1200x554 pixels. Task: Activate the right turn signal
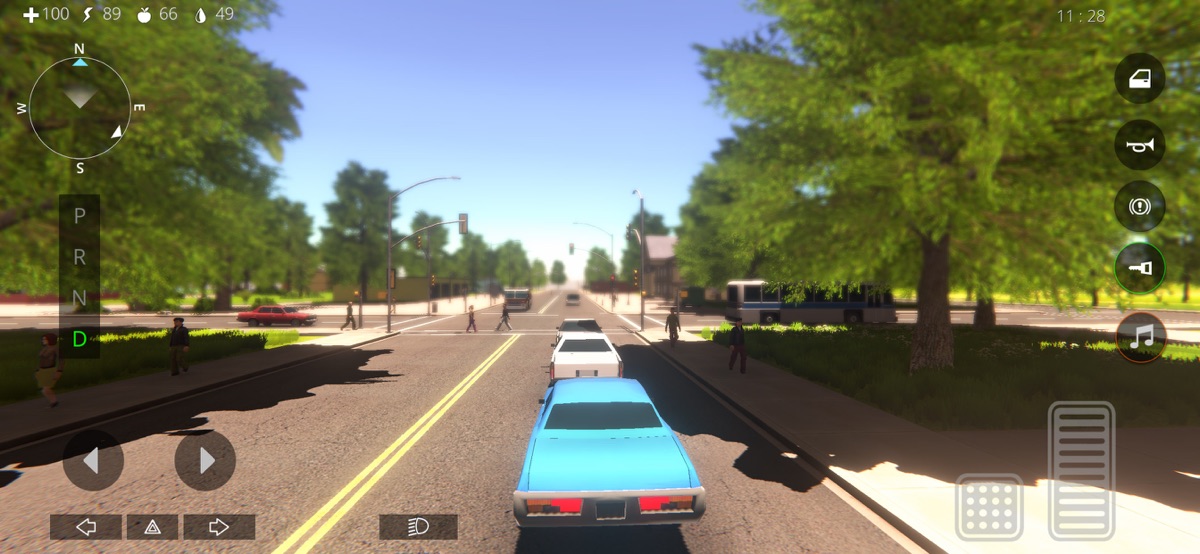[x=219, y=527]
